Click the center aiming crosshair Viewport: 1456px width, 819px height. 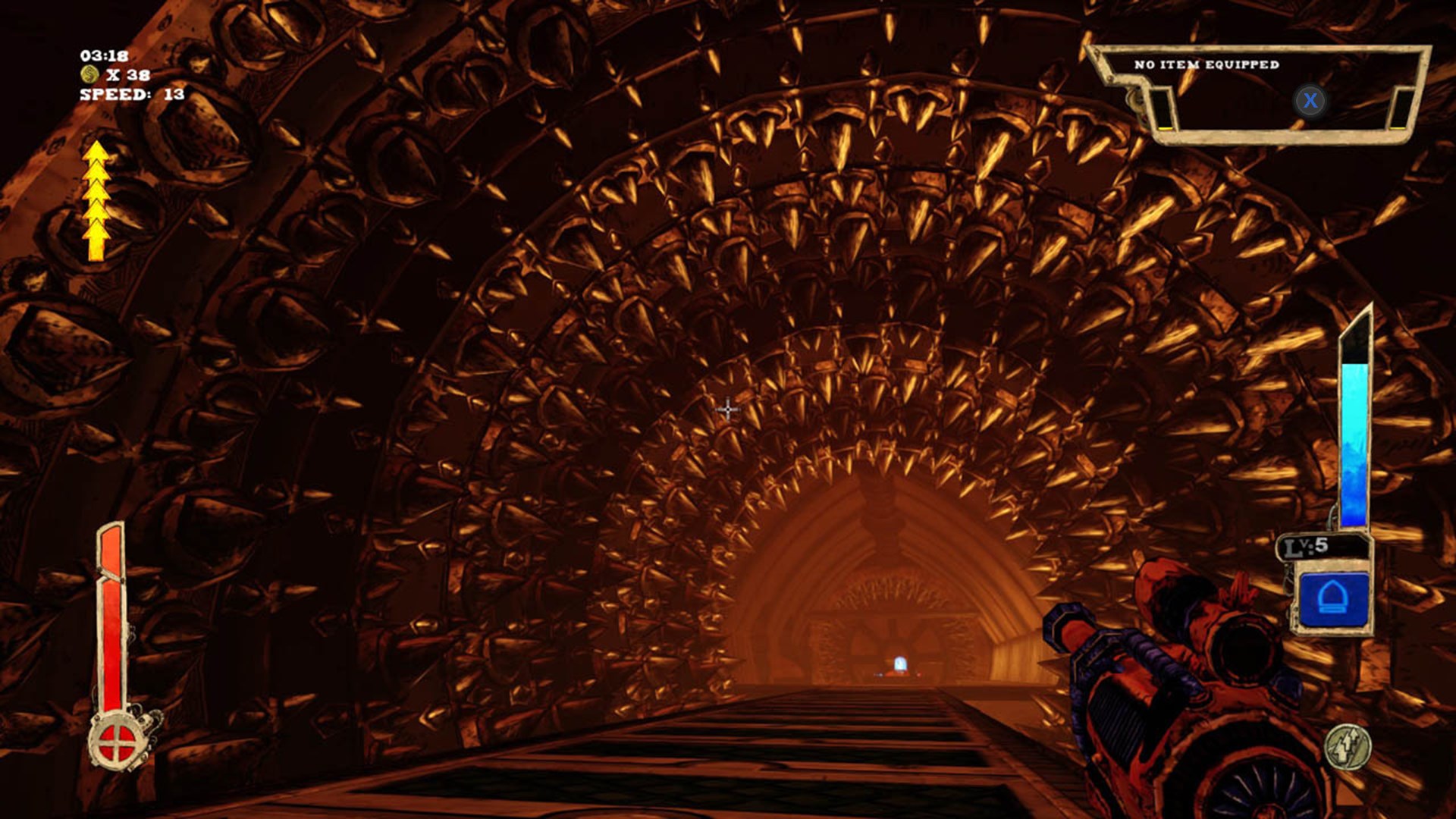[727, 409]
